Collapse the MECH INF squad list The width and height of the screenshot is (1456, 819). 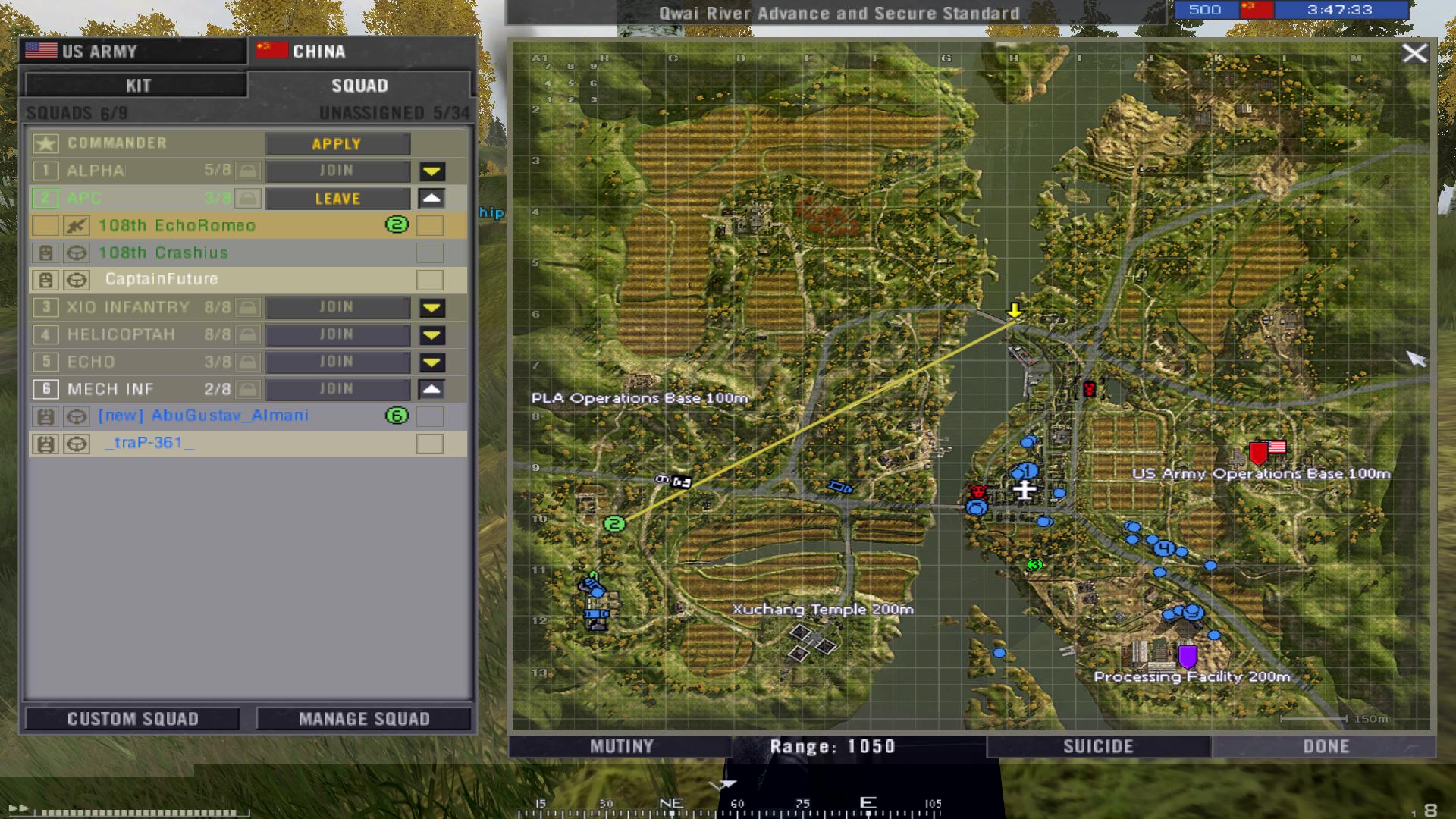(431, 390)
